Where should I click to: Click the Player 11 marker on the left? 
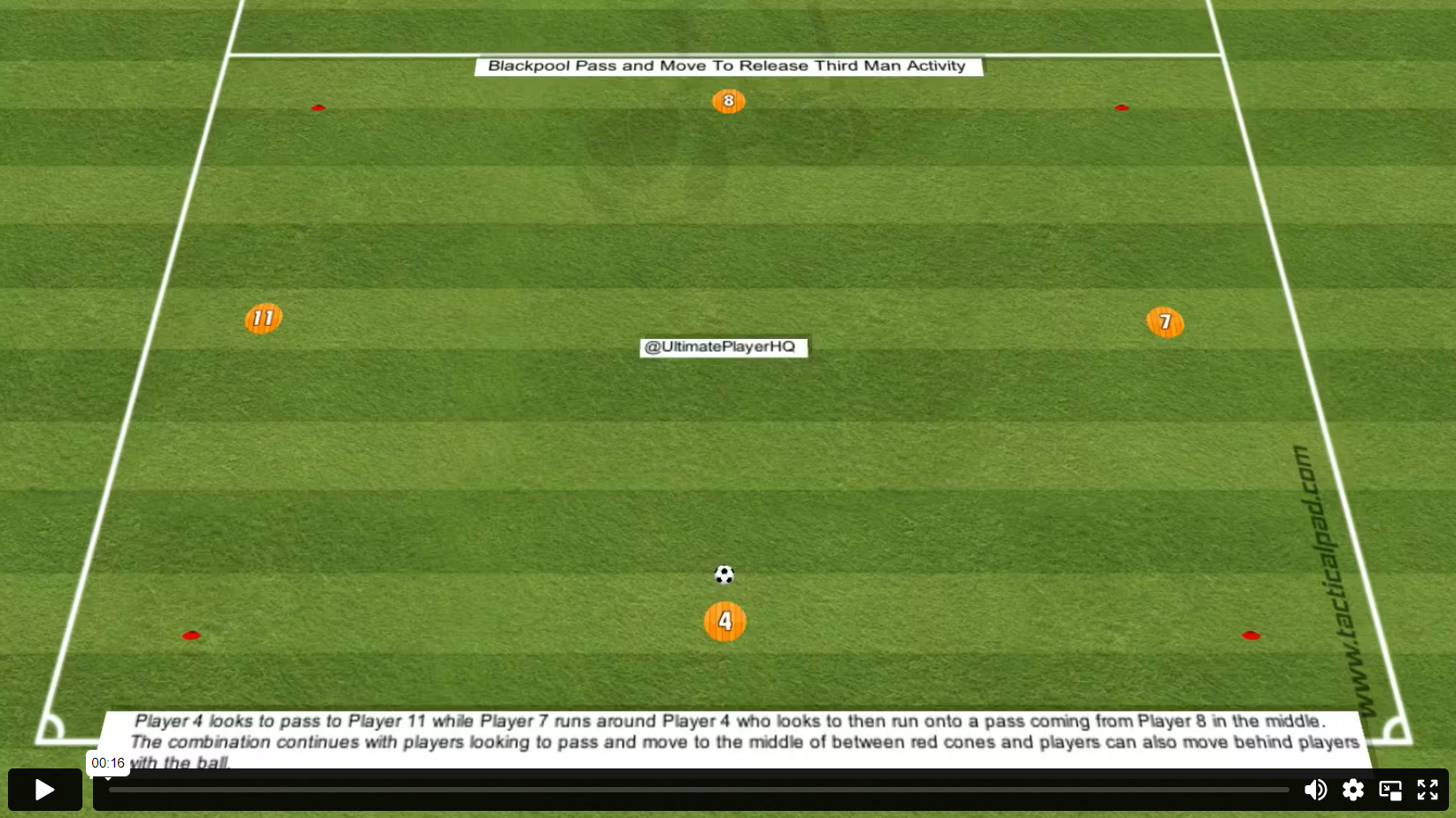point(262,317)
